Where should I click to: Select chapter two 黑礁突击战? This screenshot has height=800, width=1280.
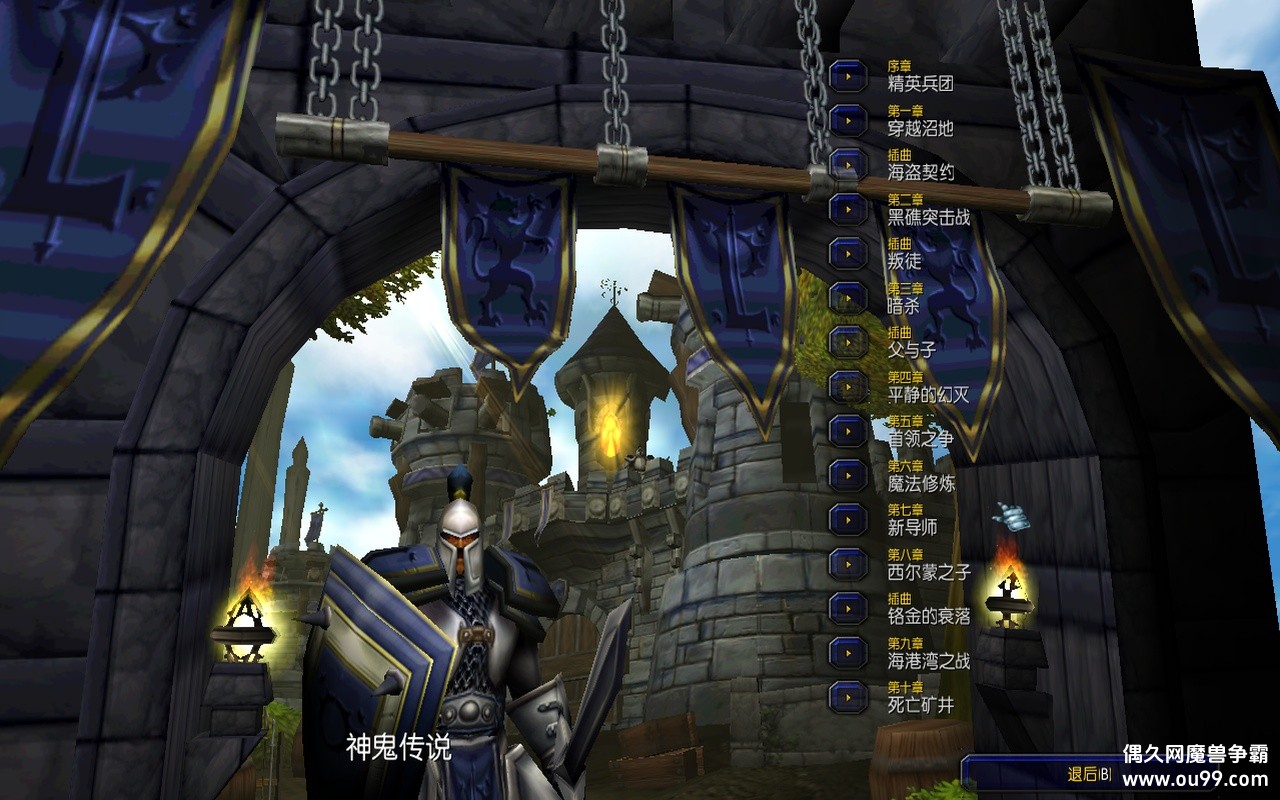[x=848, y=209]
